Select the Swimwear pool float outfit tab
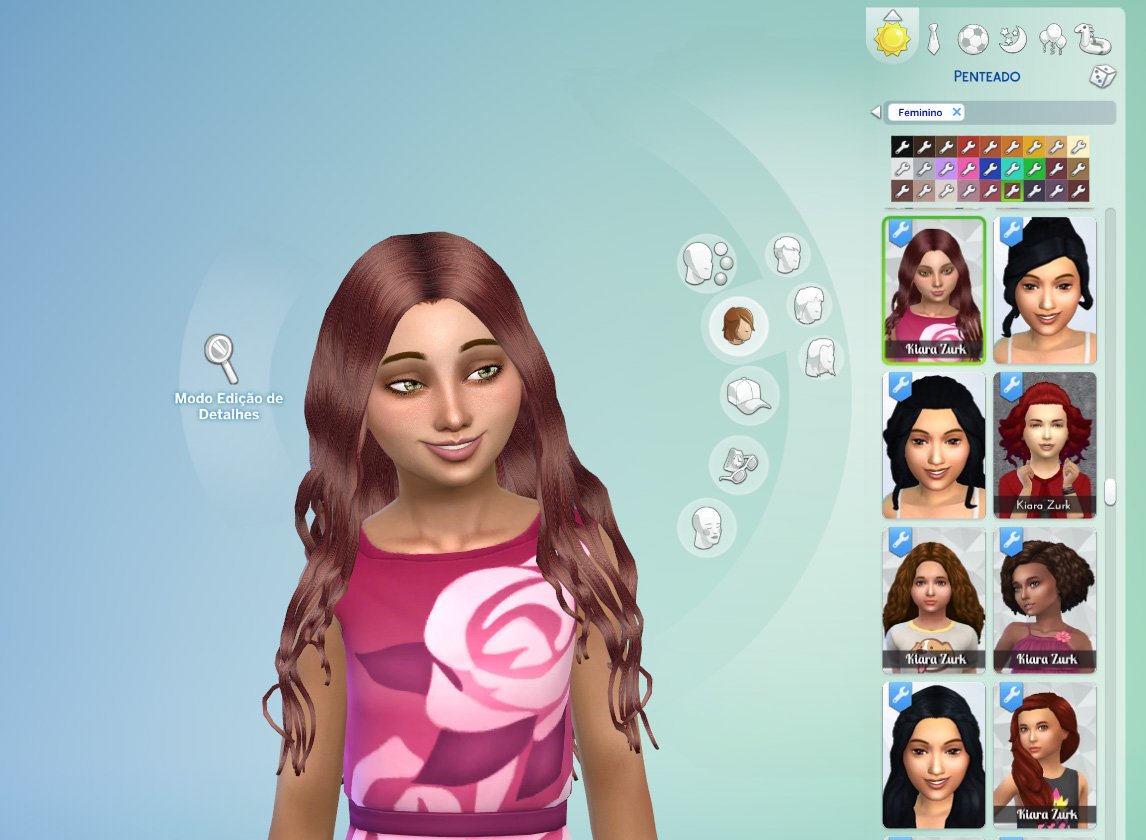Image resolution: width=1146 pixels, height=840 pixels. point(1092,39)
